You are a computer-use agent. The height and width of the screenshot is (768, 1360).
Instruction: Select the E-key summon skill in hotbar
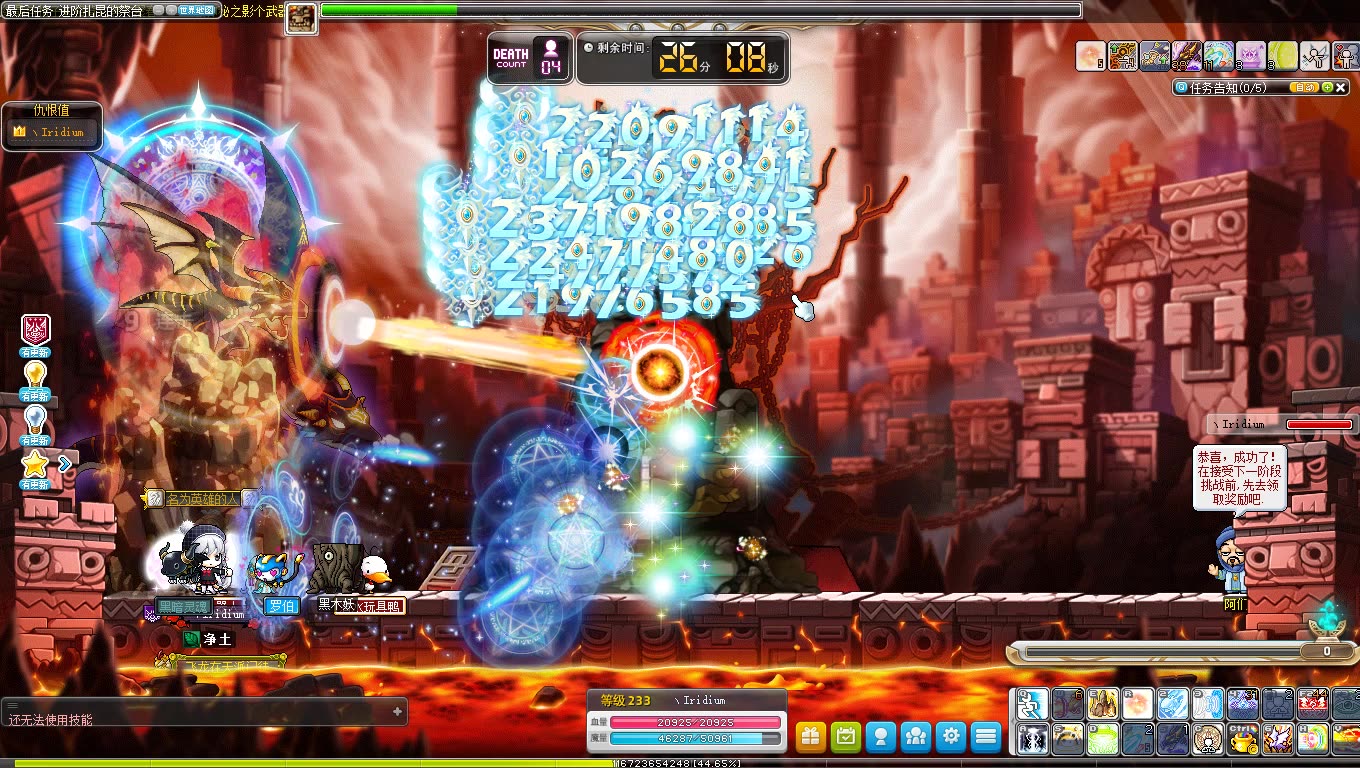1103,704
